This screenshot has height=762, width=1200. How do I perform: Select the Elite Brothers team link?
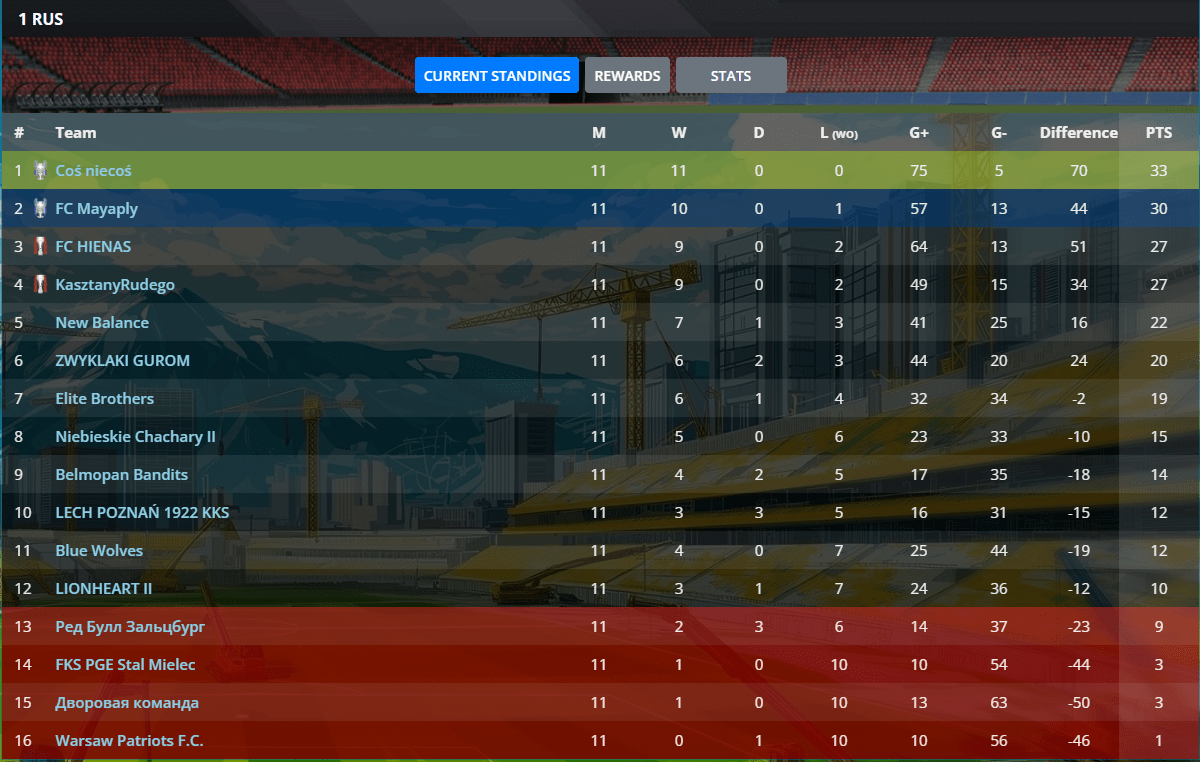coord(105,399)
